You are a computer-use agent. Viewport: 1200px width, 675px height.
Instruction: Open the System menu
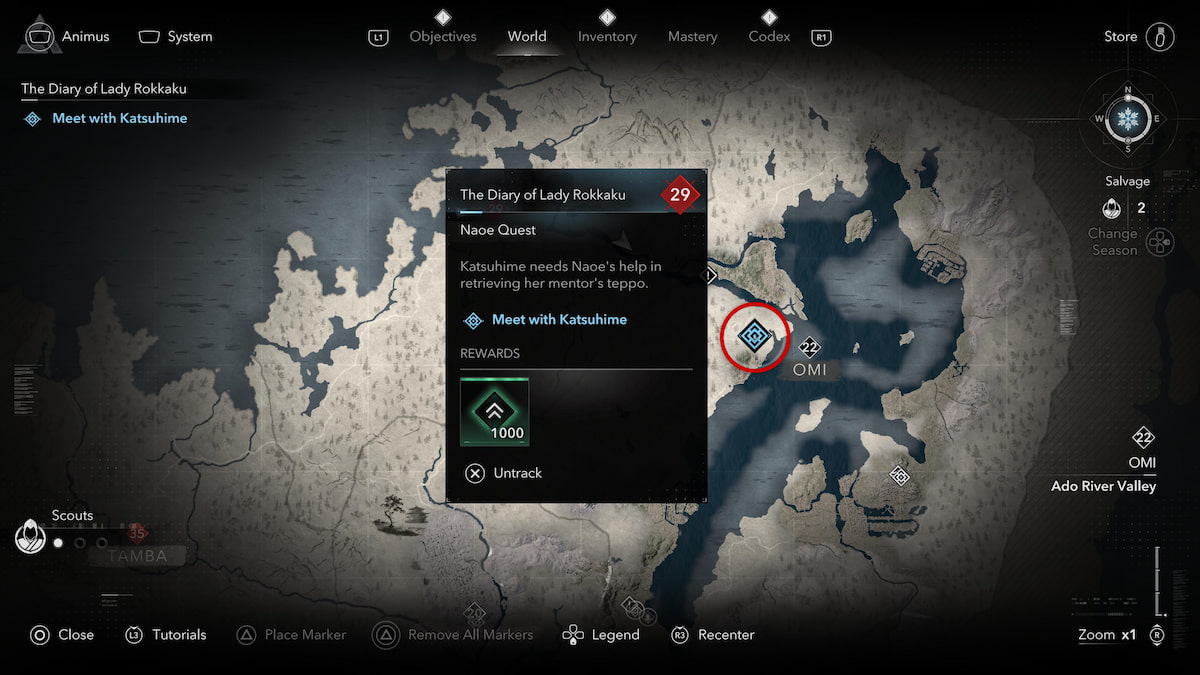[176, 36]
